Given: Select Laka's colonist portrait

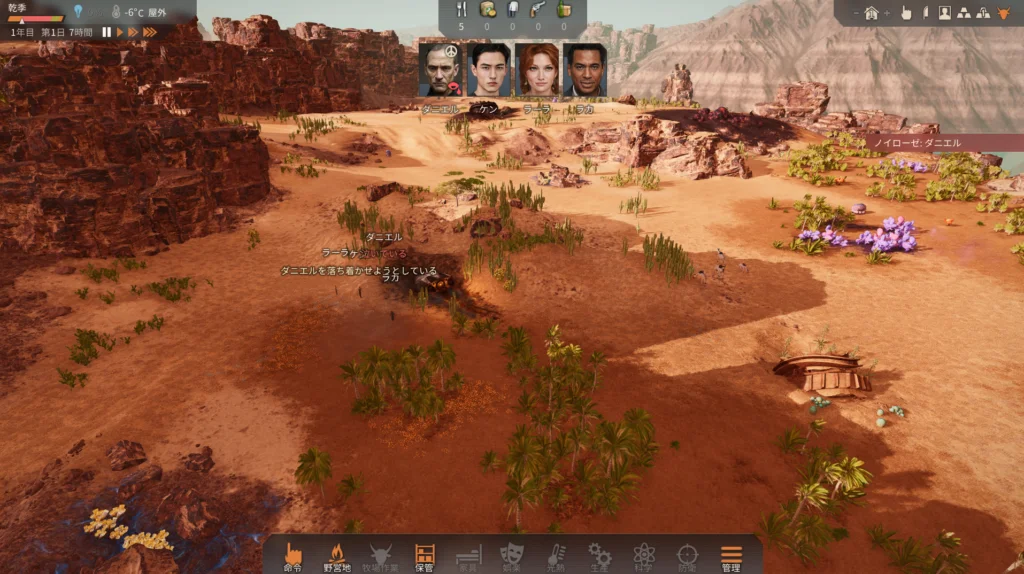Looking at the screenshot, I should (584, 69).
